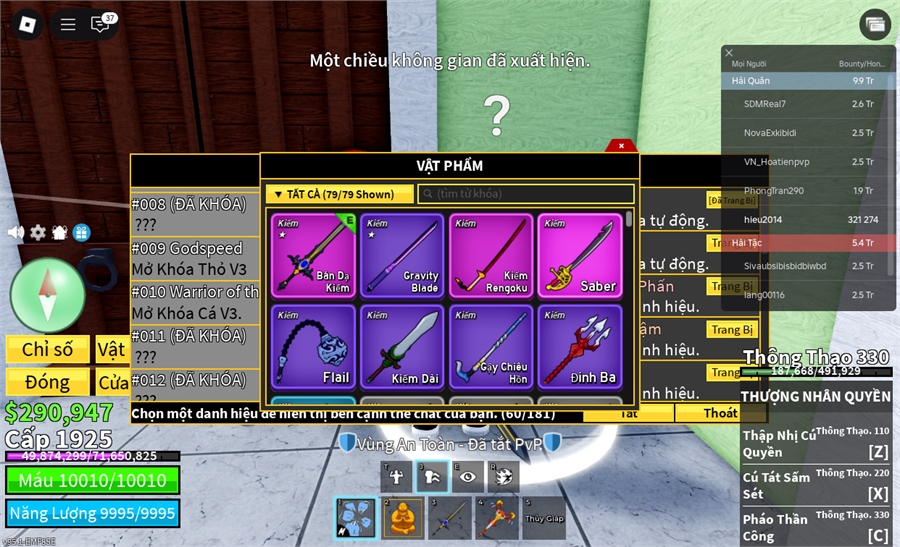Pick the Kiếm Rengoku sword tile
The width and height of the screenshot is (900, 547).
[490, 255]
